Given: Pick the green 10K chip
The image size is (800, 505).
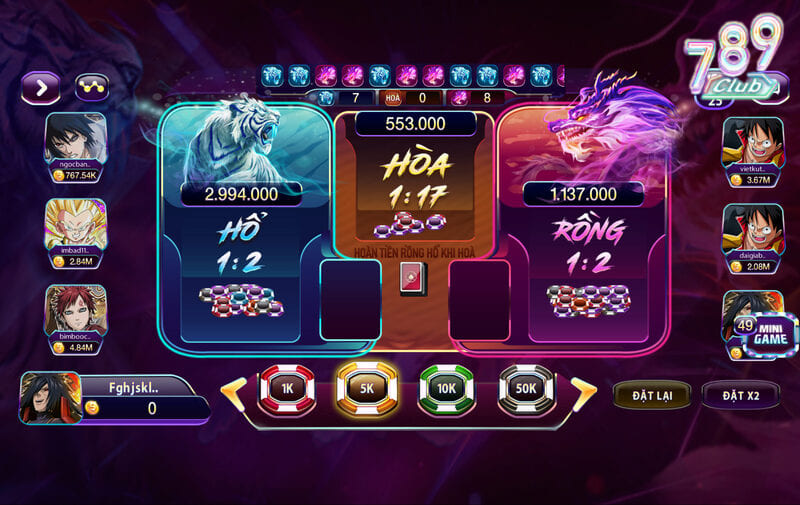Looking at the screenshot, I should point(446,389).
